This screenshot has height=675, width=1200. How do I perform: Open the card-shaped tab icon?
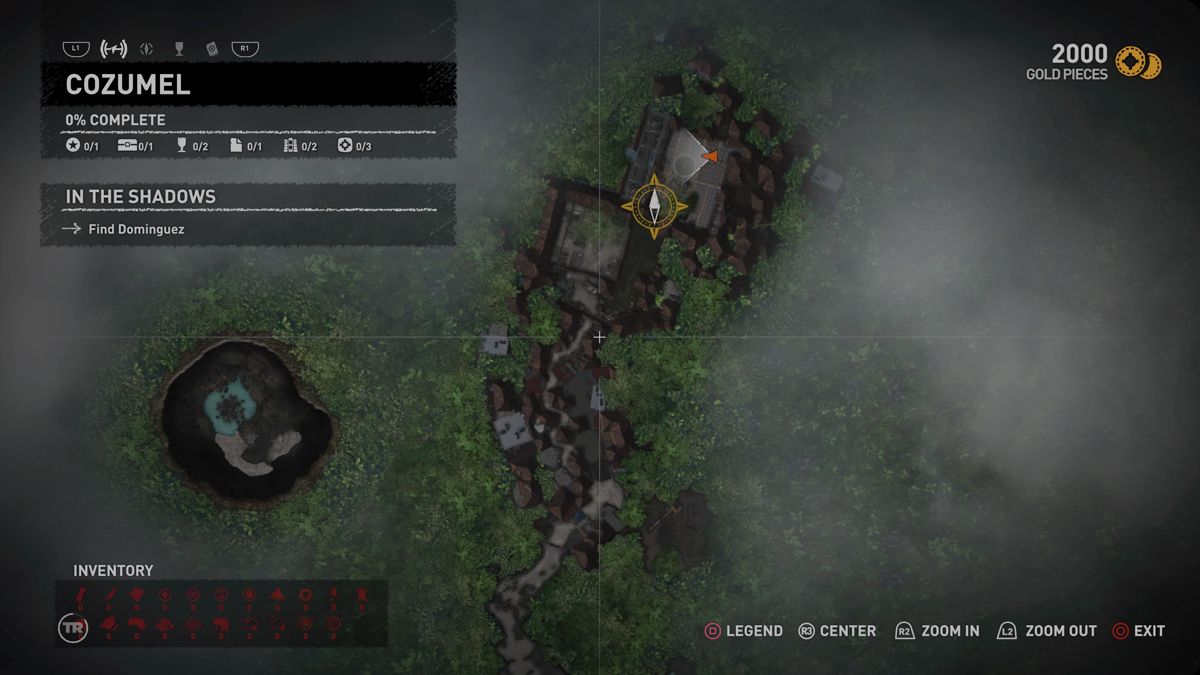(211, 48)
